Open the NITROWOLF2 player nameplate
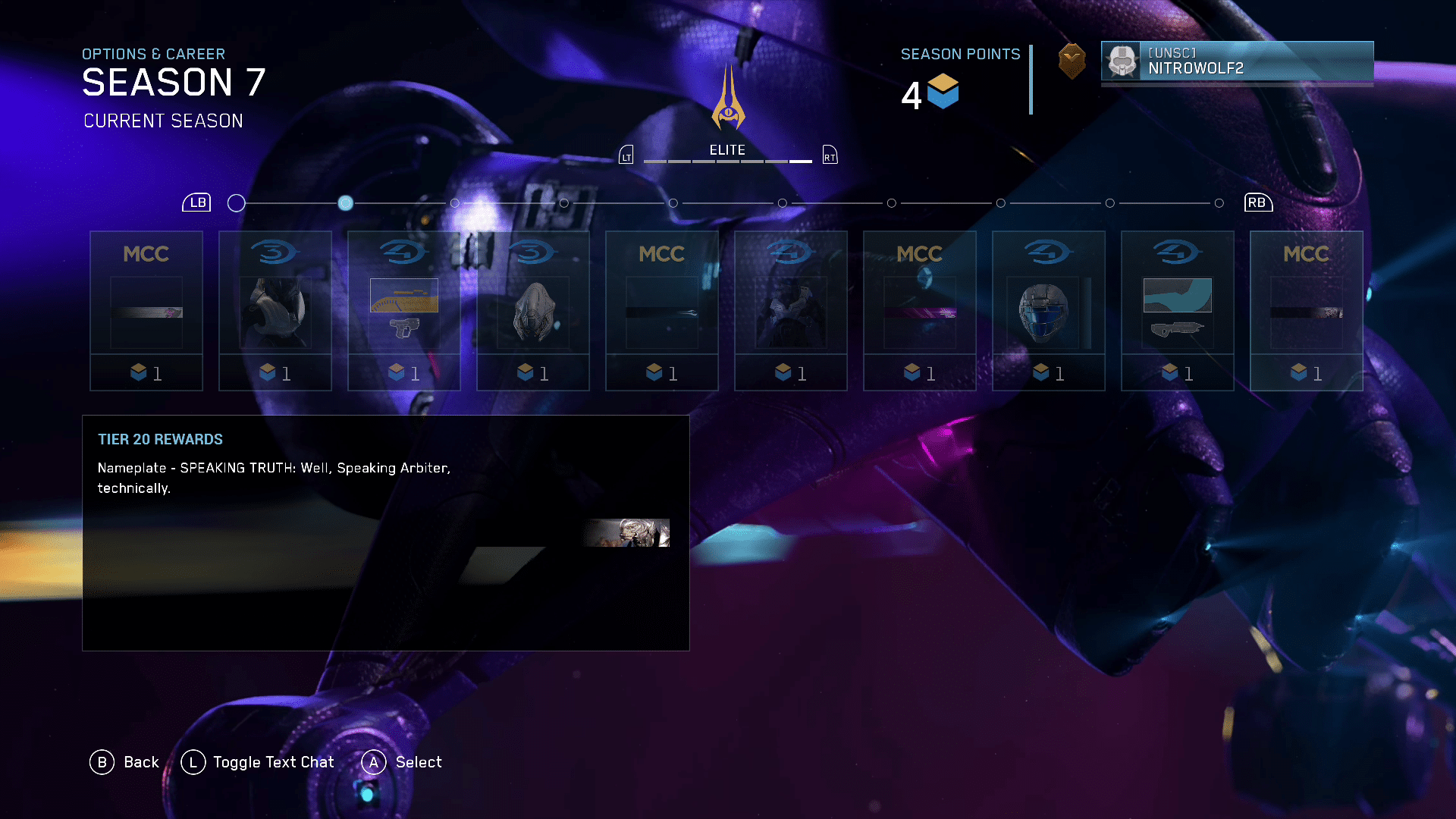 pos(1237,61)
